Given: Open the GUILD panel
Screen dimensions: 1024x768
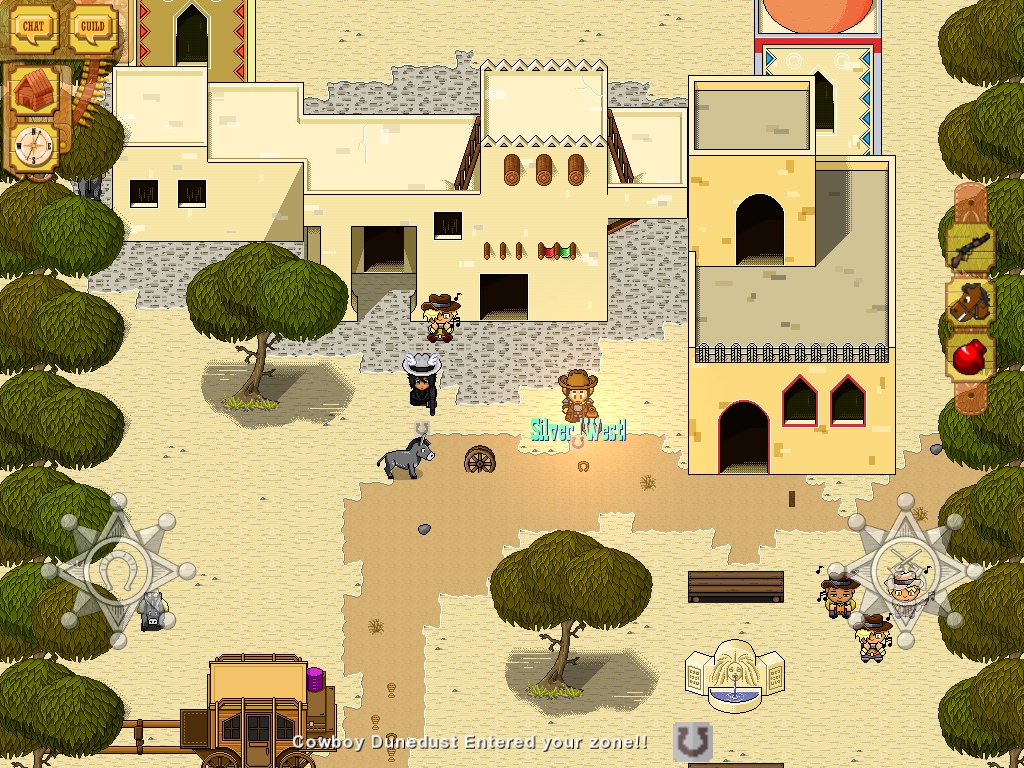Looking at the screenshot, I should 93,27.
